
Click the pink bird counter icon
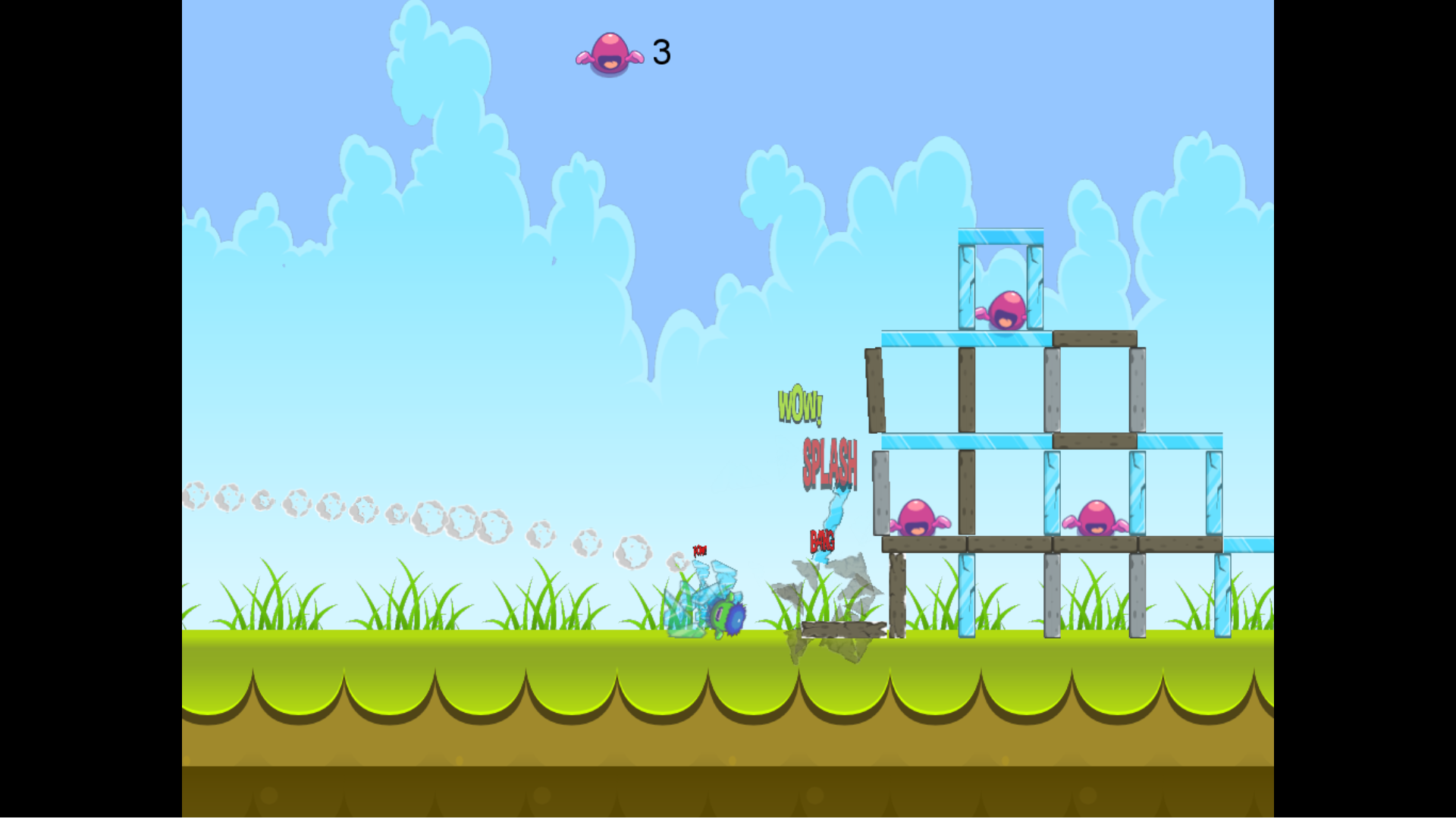coord(610,53)
